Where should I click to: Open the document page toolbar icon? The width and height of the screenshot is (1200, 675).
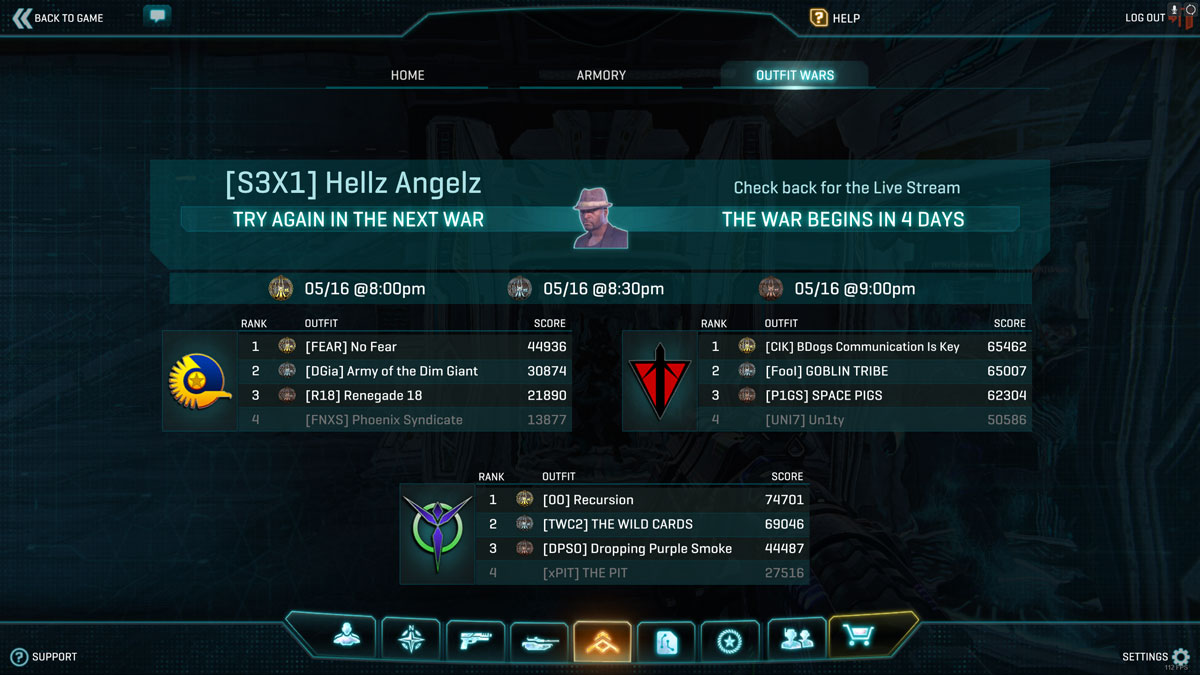tap(666, 641)
